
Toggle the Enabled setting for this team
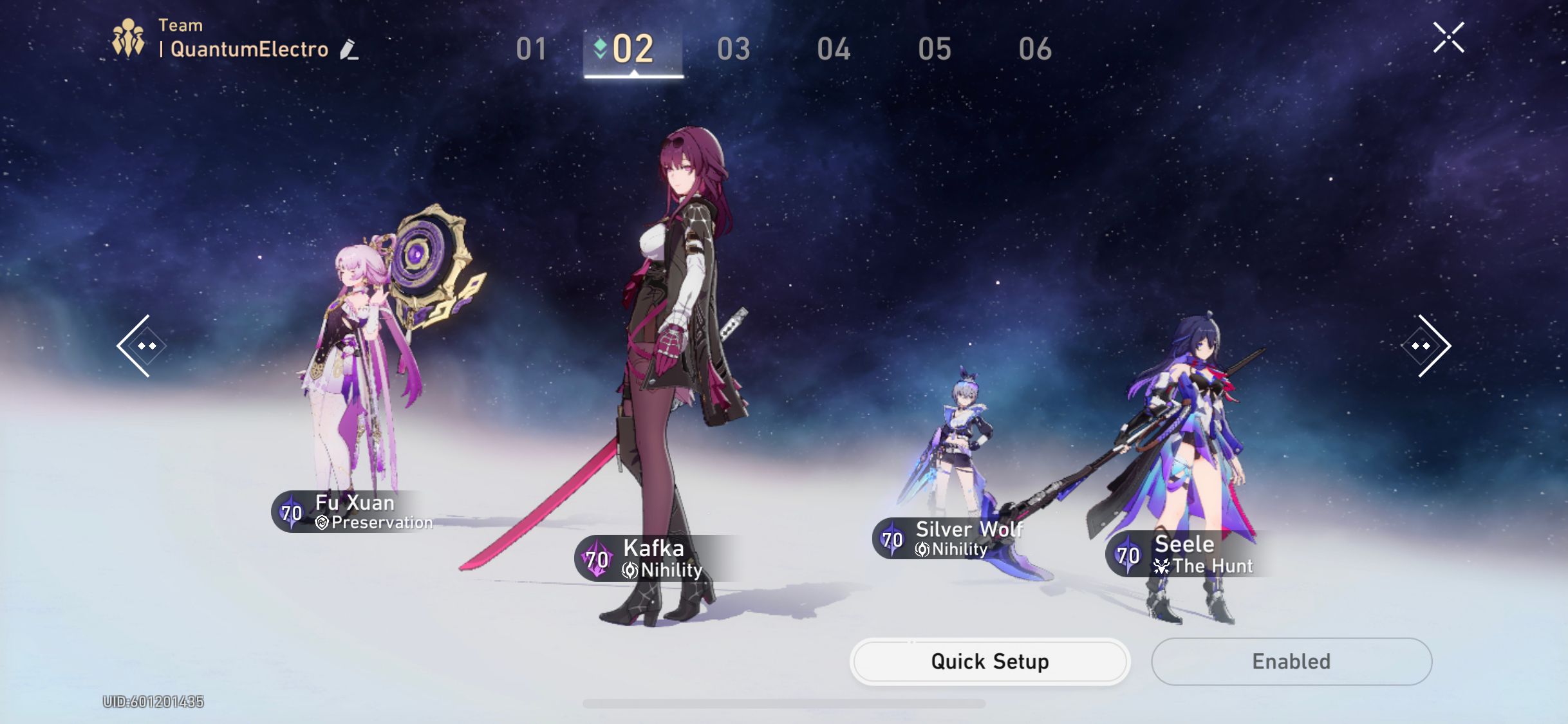click(1290, 661)
